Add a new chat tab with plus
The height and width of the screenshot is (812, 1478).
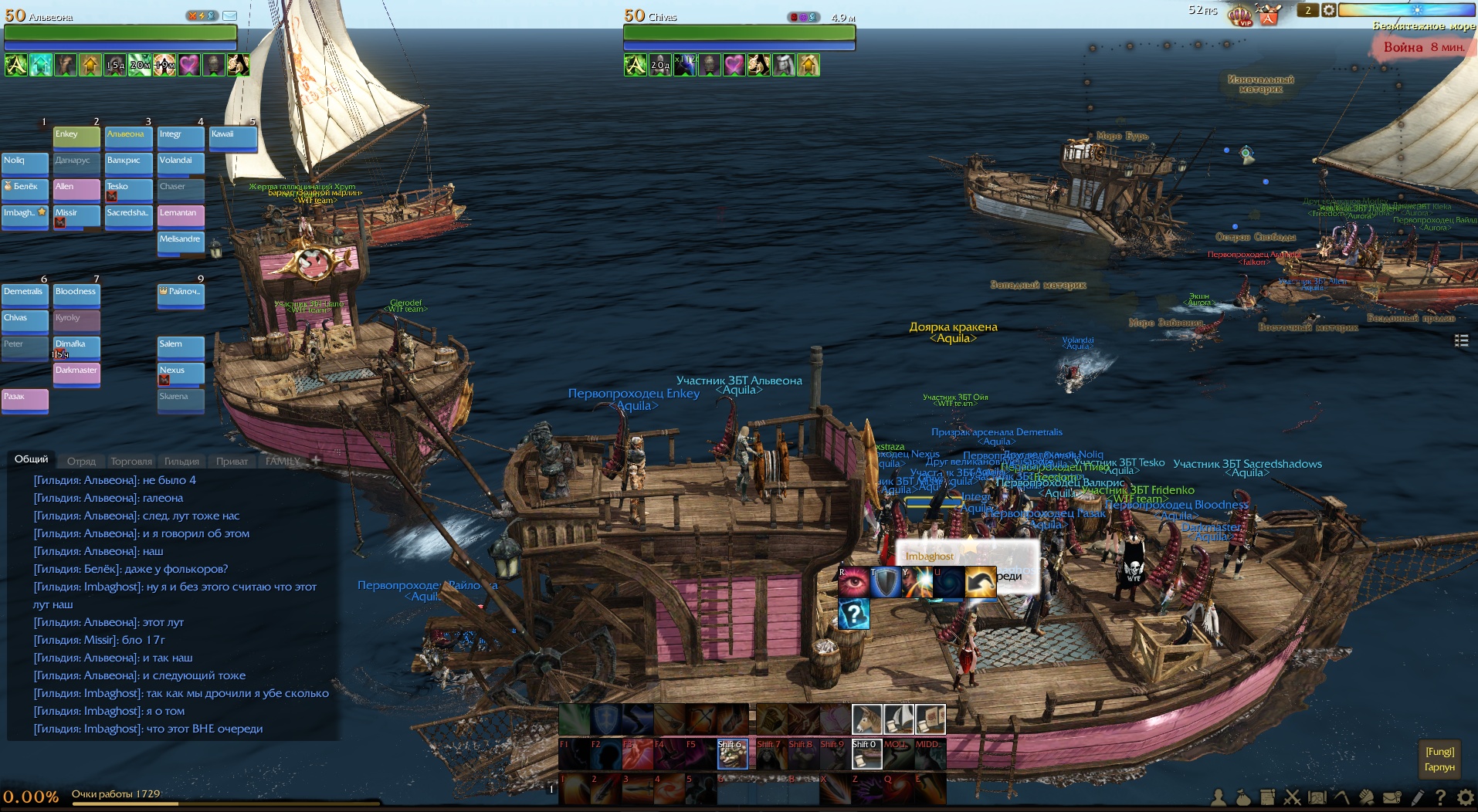(x=316, y=460)
